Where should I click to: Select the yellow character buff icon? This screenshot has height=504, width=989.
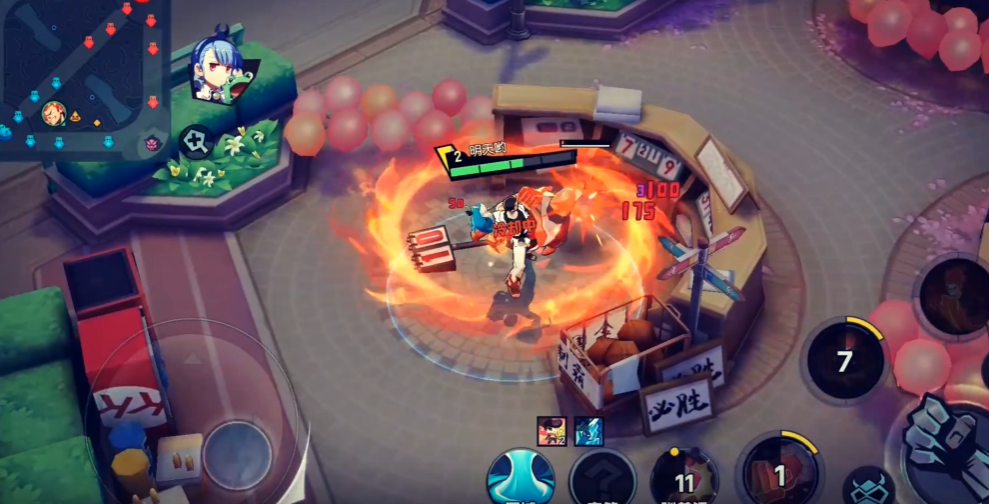click(x=552, y=431)
